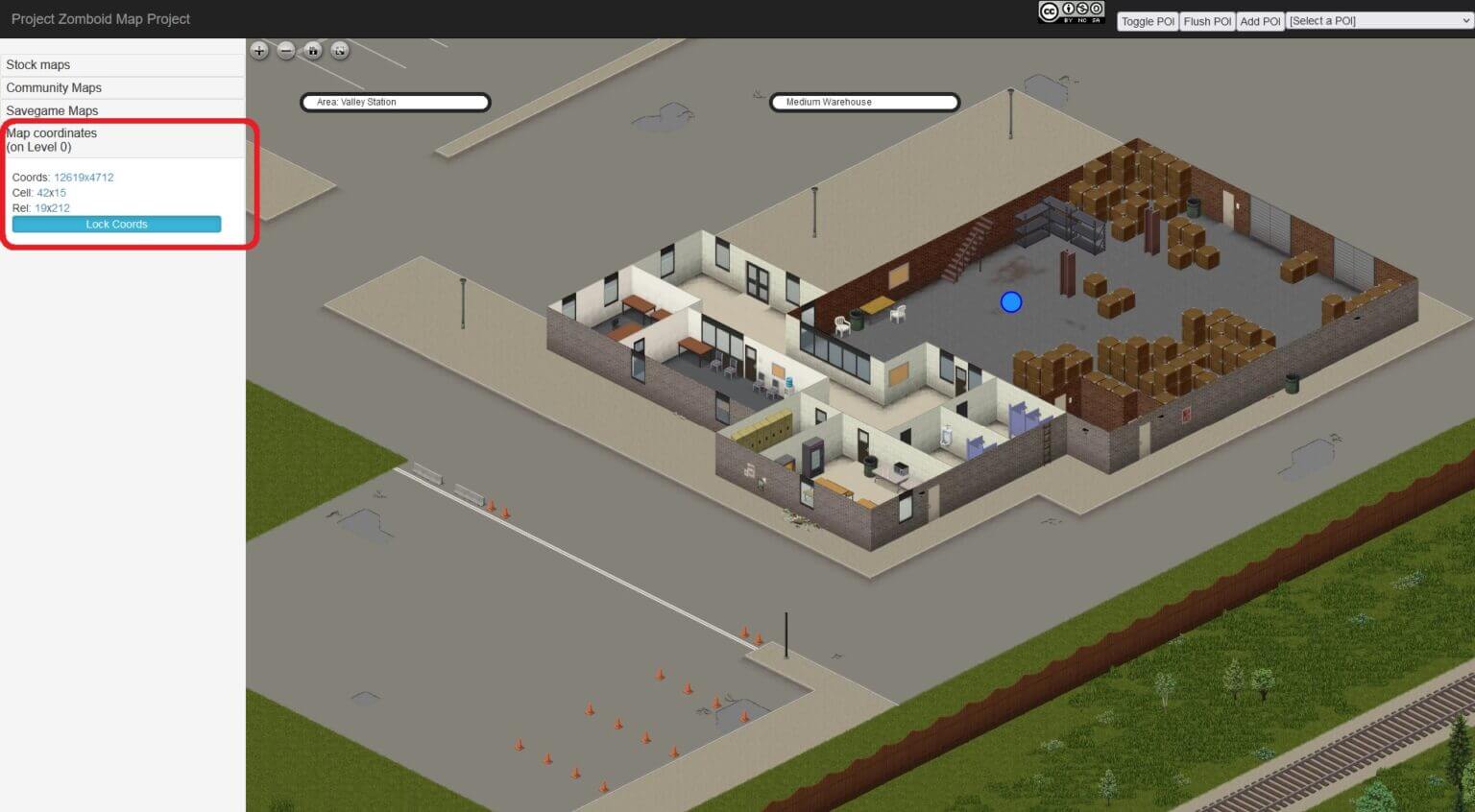Toggle POI visibility
The height and width of the screenshot is (812, 1475).
pos(1147,20)
